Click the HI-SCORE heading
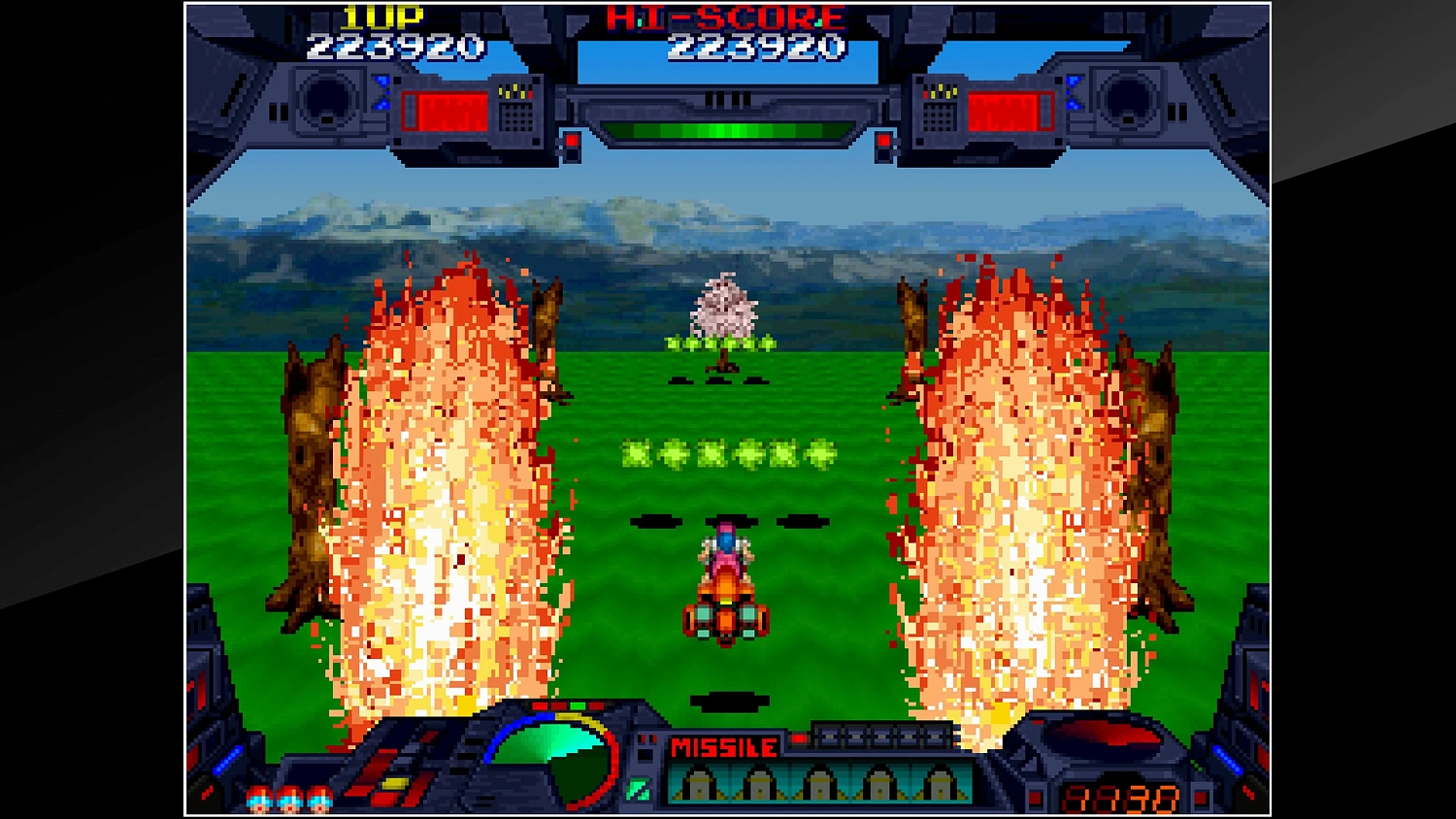Image resolution: width=1456 pixels, height=819 pixels. [x=723, y=16]
